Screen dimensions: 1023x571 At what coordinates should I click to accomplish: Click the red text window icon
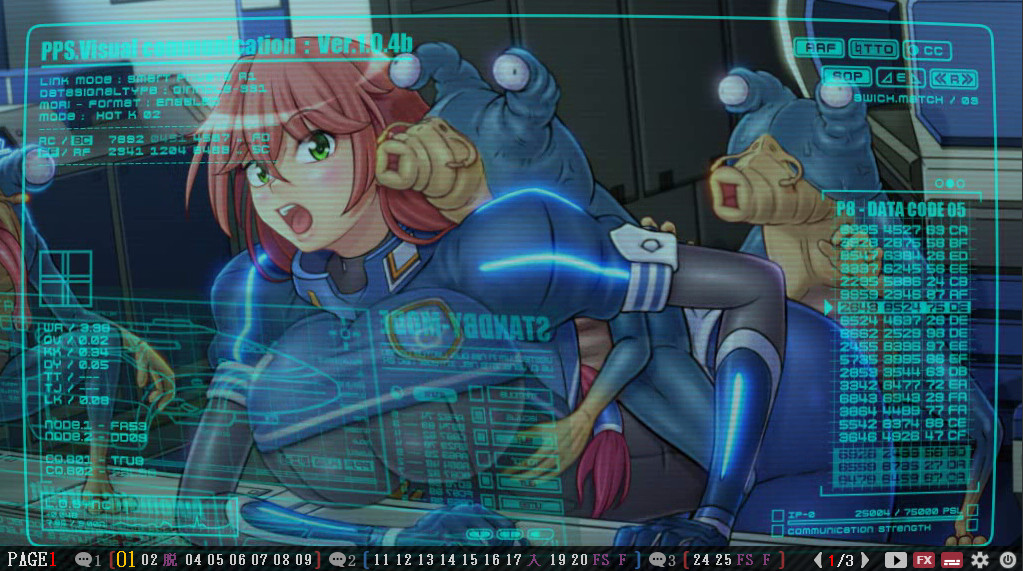[952, 560]
